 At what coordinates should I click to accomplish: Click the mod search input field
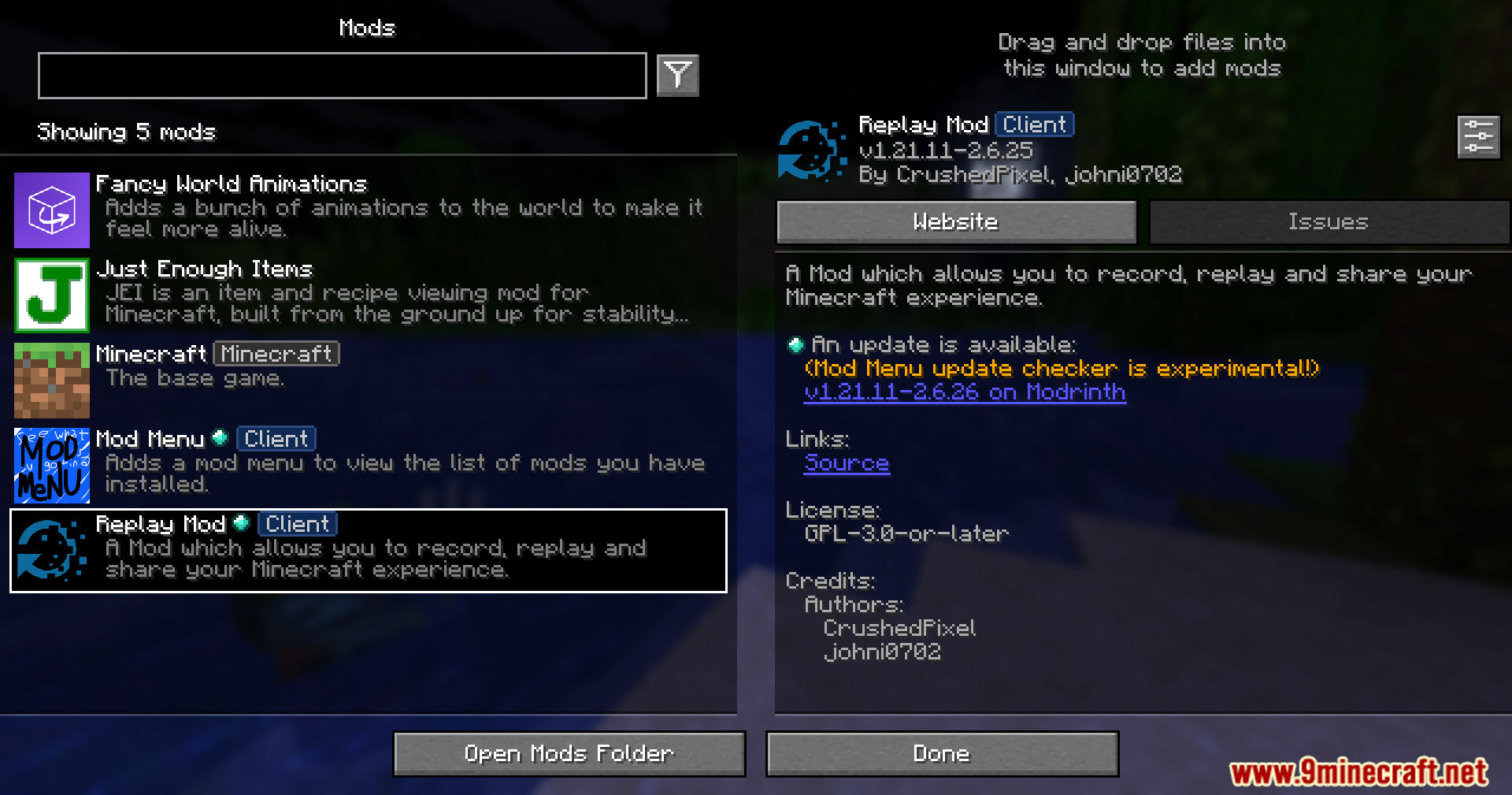[x=342, y=76]
